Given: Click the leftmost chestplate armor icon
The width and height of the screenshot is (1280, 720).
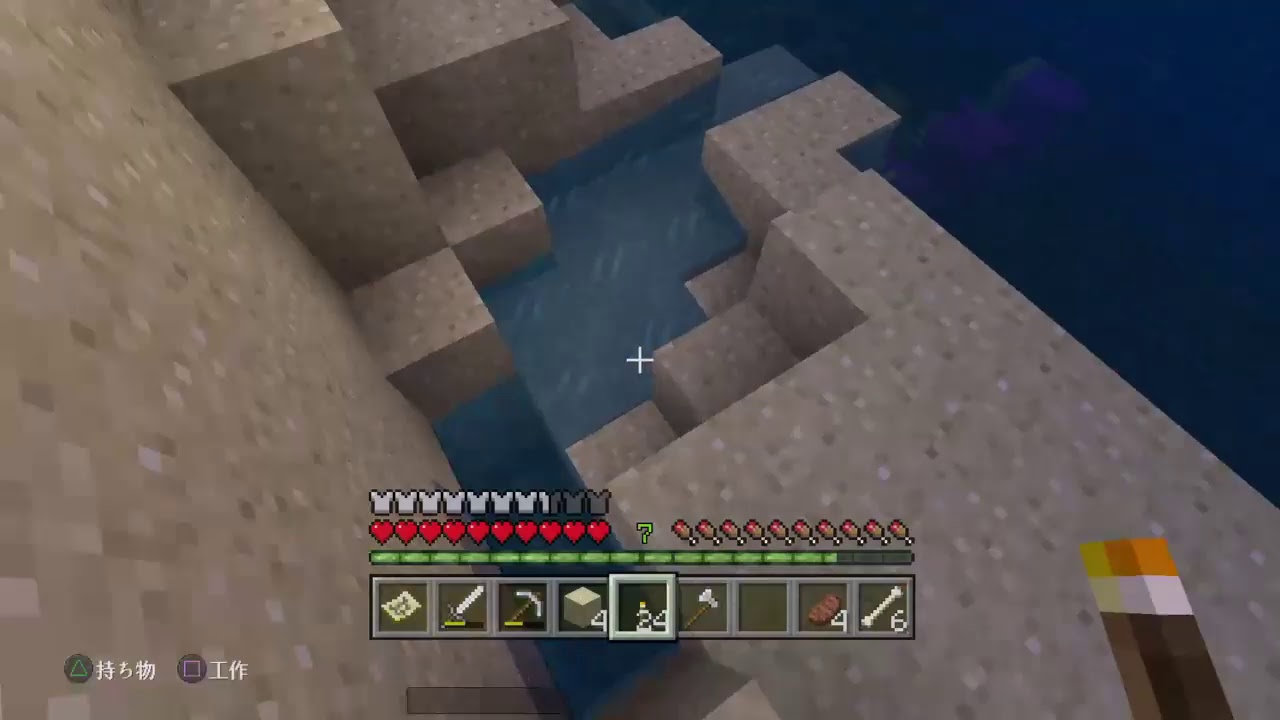Looking at the screenshot, I should pyautogui.click(x=381, y=500).
